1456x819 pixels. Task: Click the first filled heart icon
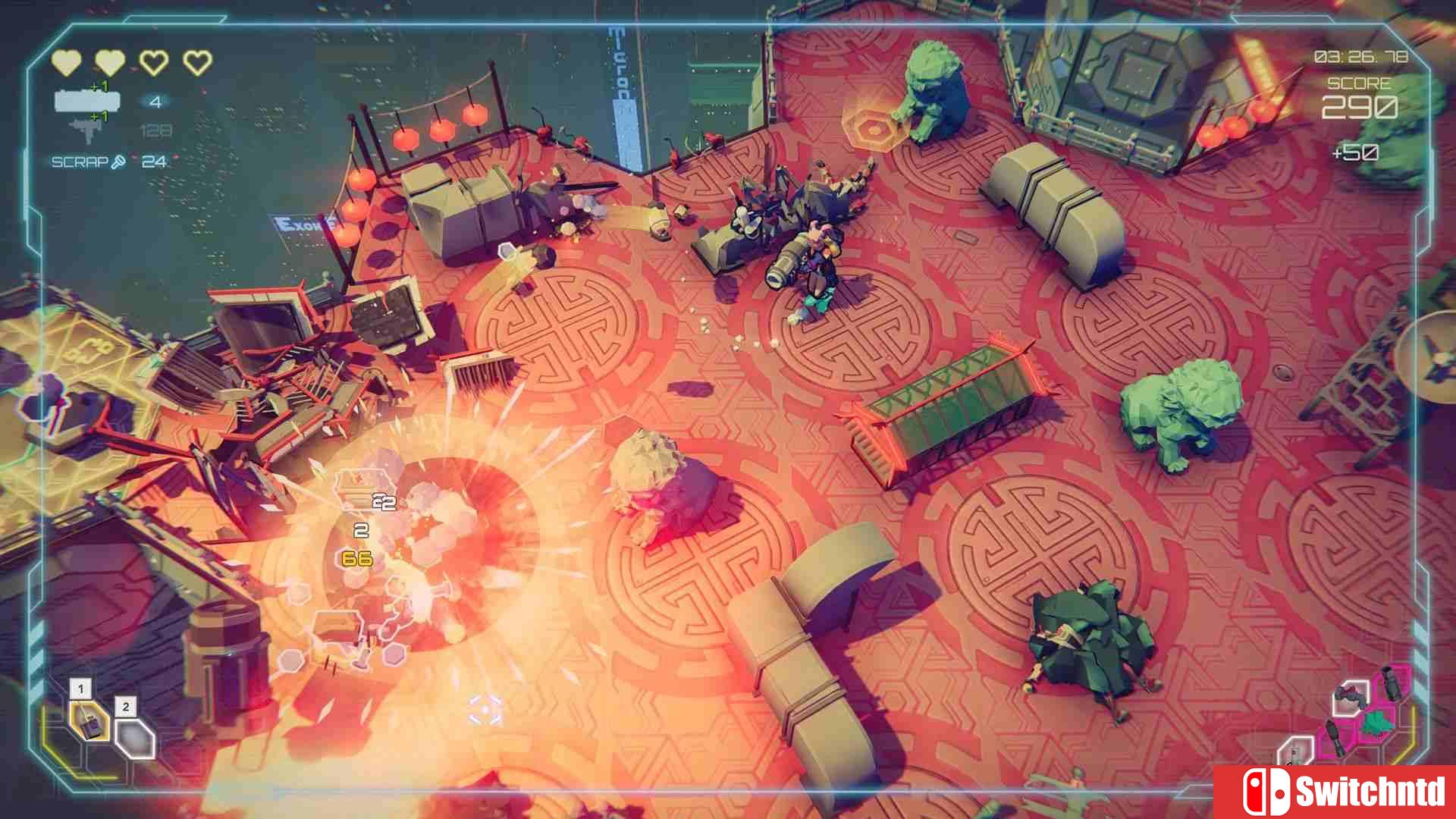pos(66,62)
